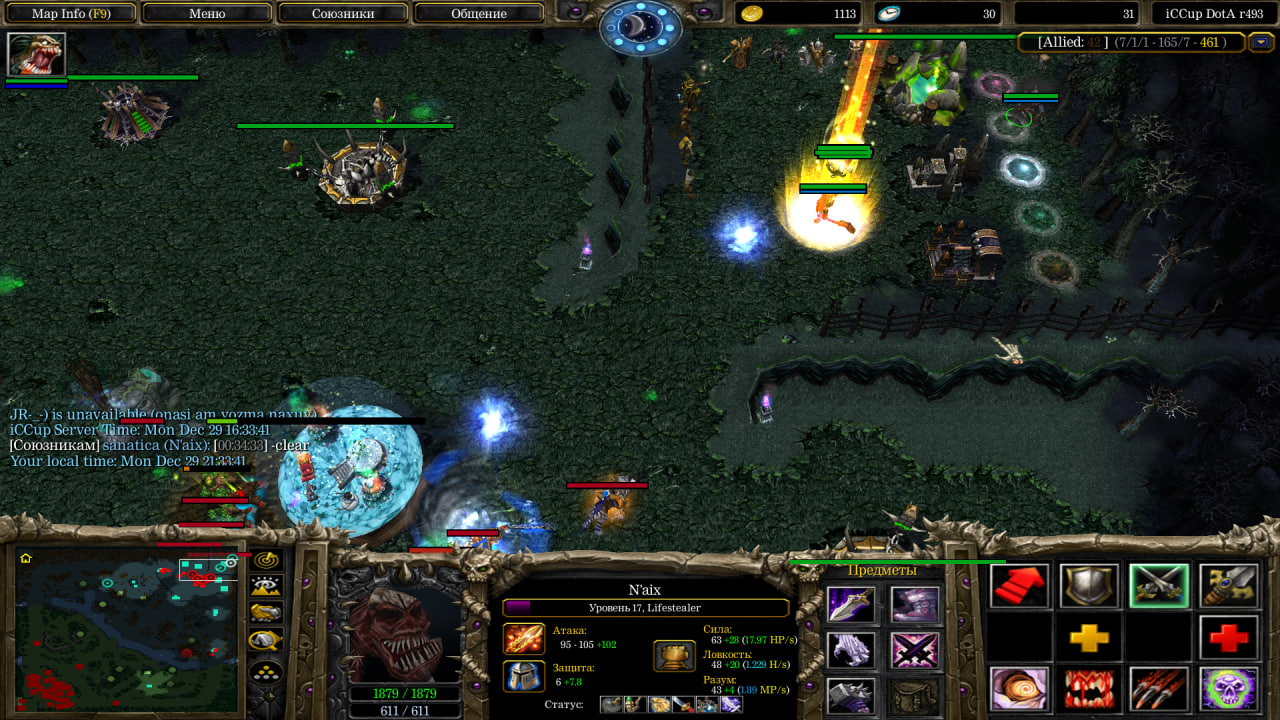Activate the Infest purple skull ultimate
Screen dimensions: 1280x720
(x=1229, y=689)
